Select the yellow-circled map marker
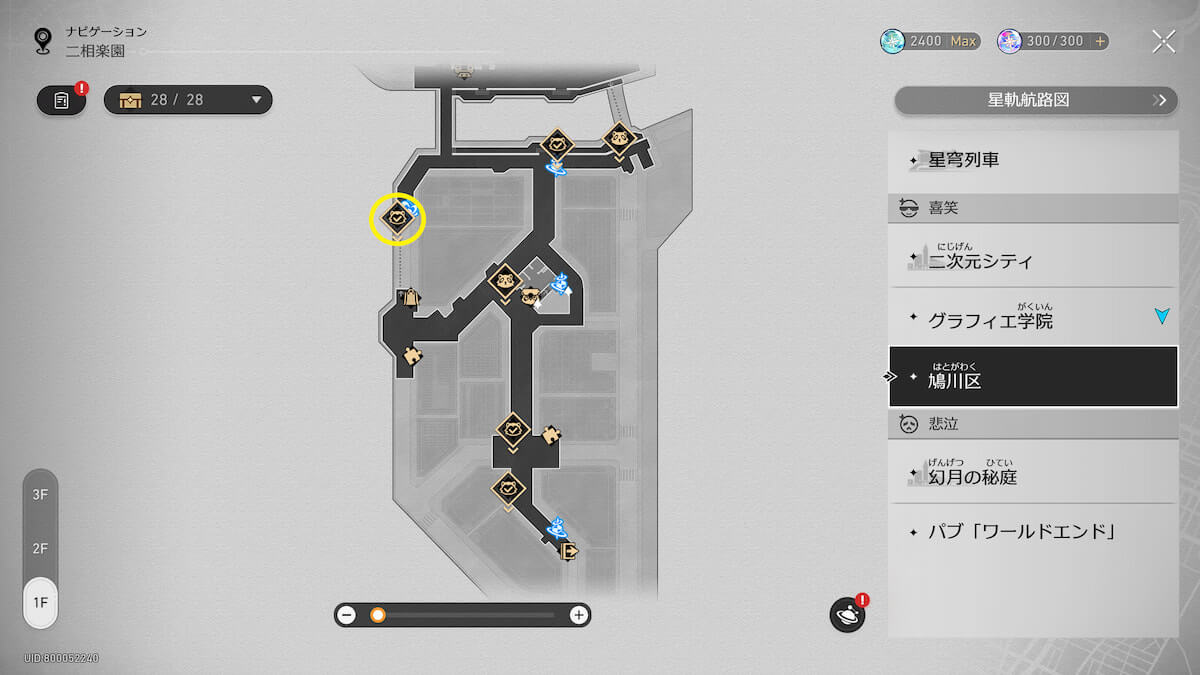1200x675 pixels. pyautogui.click(x=398, y=218)
